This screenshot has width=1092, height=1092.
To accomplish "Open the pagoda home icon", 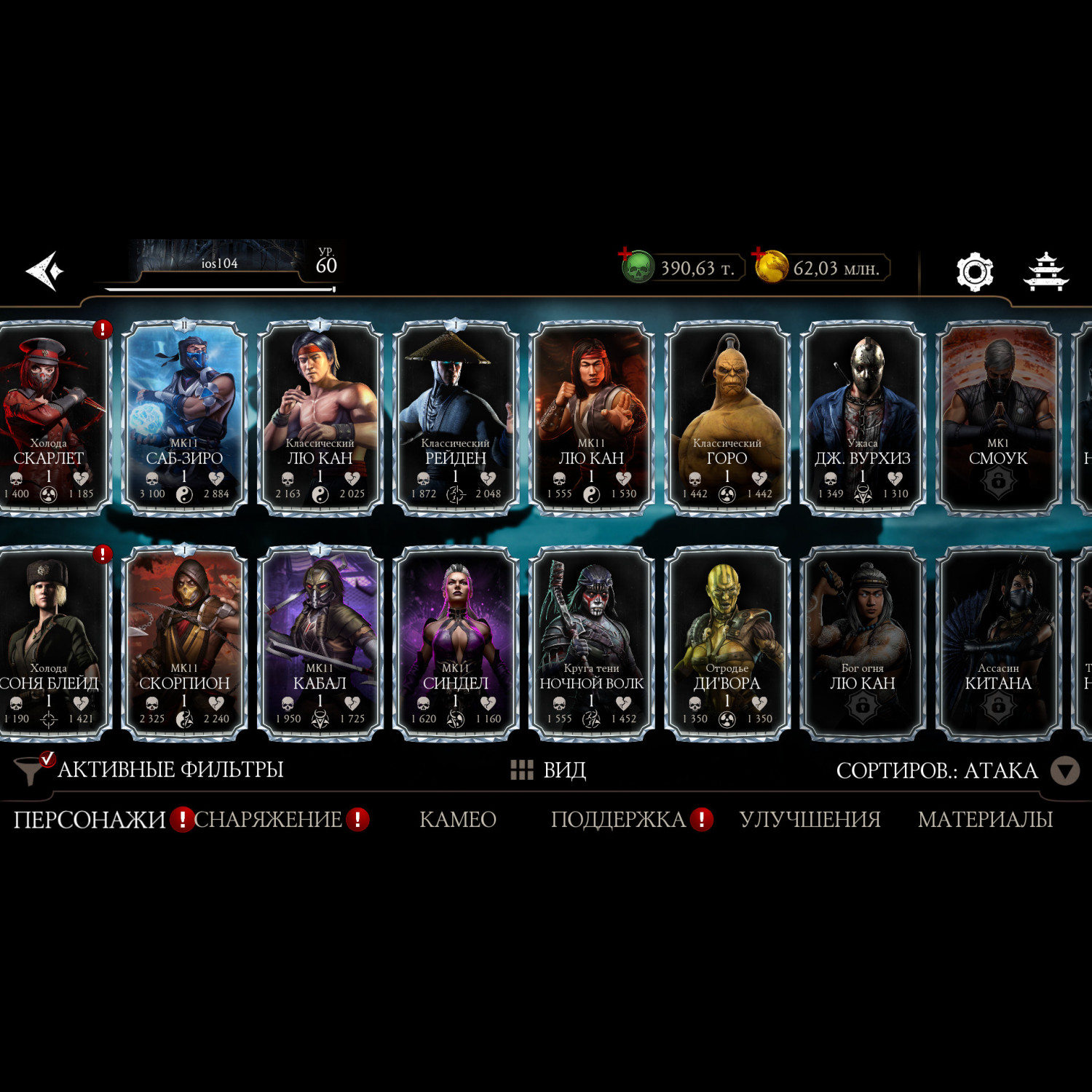I will pyautogui.click(x=1045, y=272).
